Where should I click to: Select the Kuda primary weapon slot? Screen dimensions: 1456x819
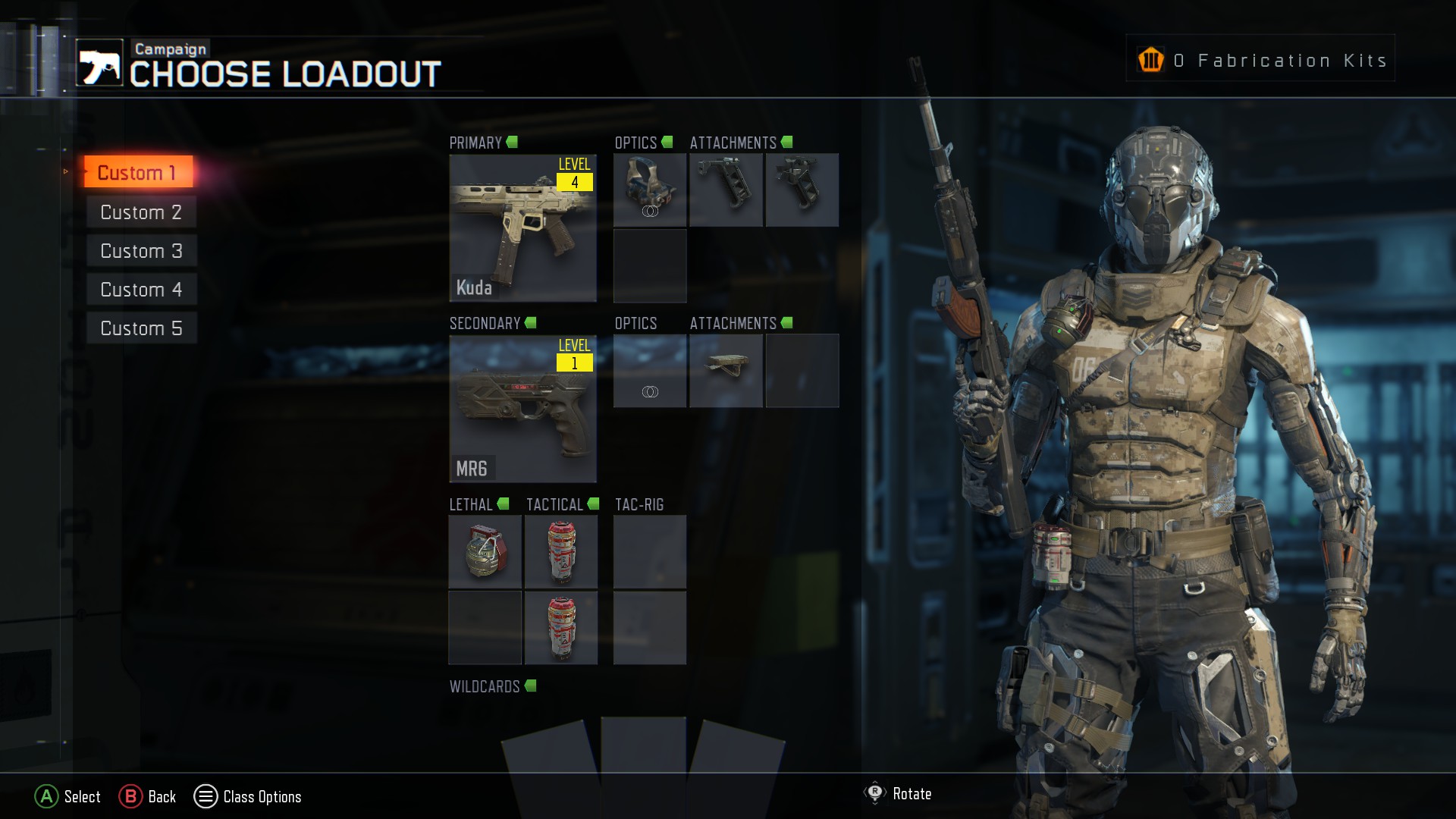(x=522, y=227)
